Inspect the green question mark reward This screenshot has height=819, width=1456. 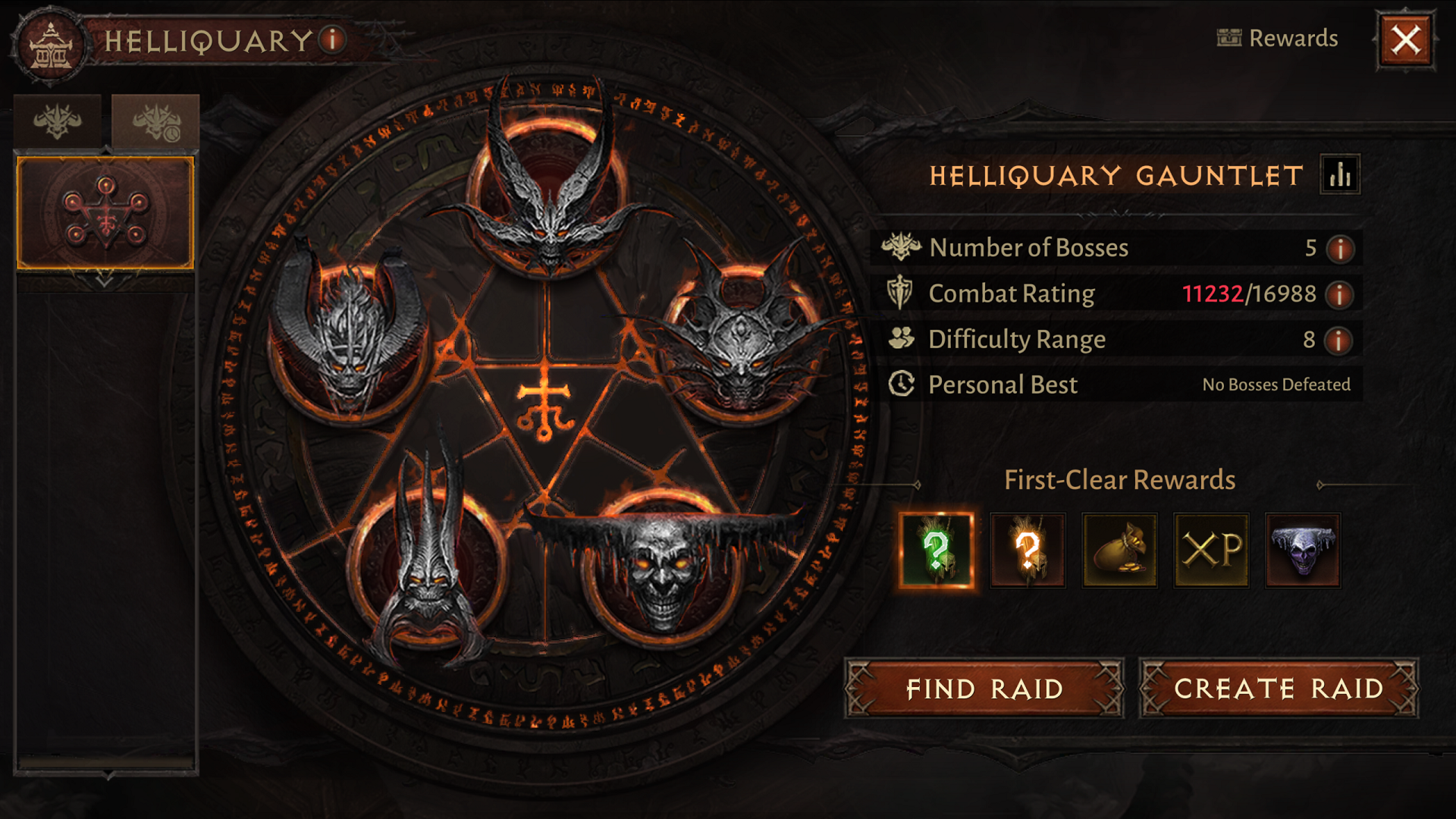(937, 551)
